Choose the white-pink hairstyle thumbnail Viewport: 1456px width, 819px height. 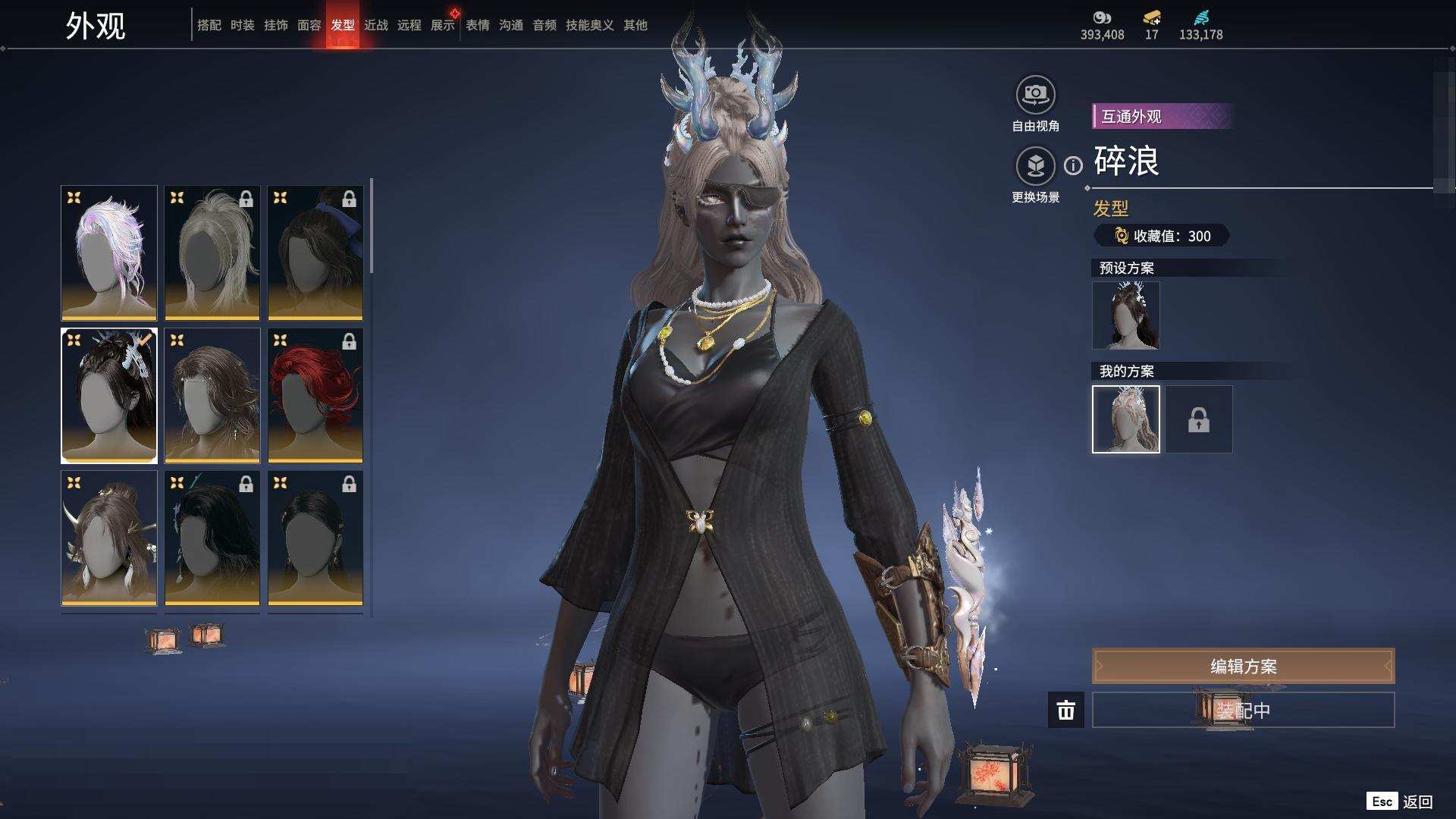[x=109, y=253]
